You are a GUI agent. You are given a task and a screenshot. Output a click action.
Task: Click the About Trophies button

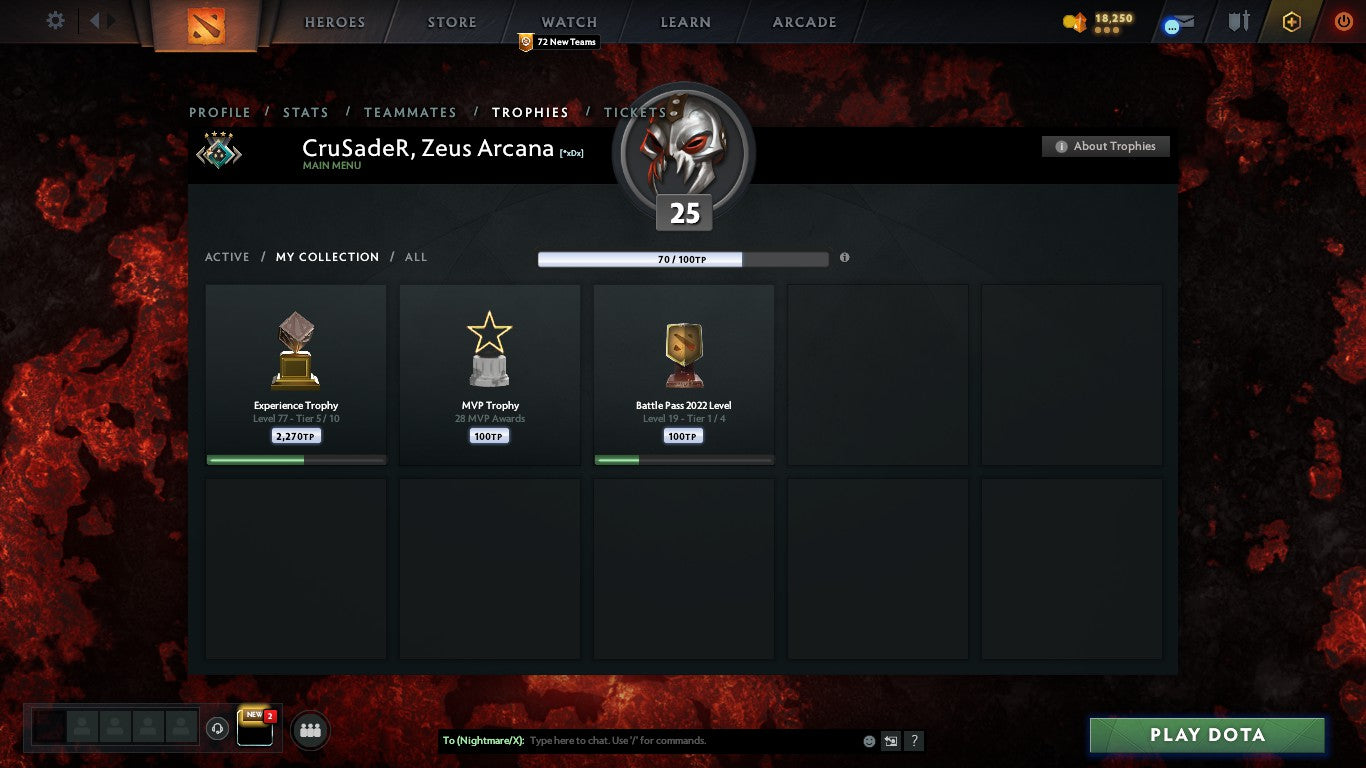pos(1105,146)
